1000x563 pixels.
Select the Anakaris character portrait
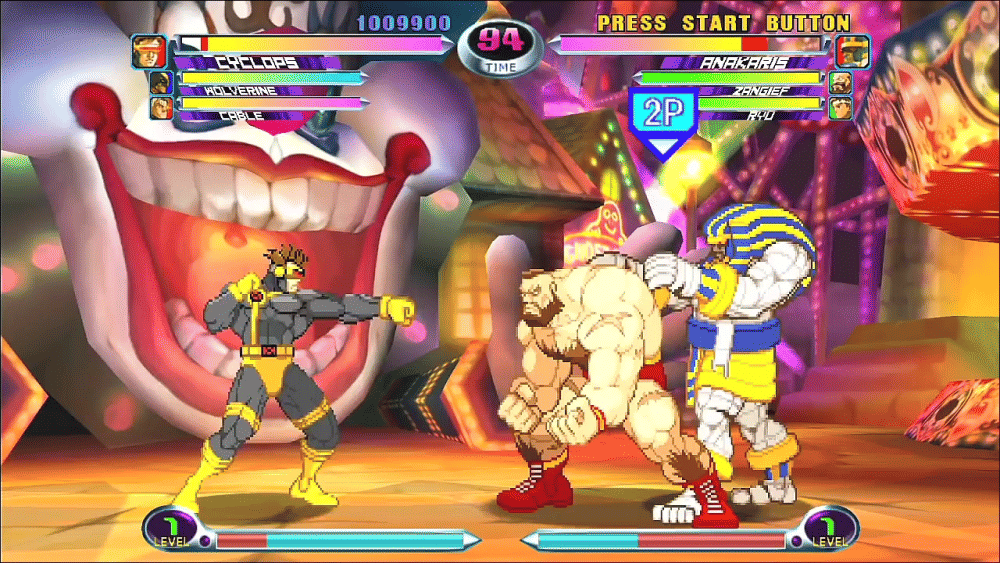(x=853, y=51)
